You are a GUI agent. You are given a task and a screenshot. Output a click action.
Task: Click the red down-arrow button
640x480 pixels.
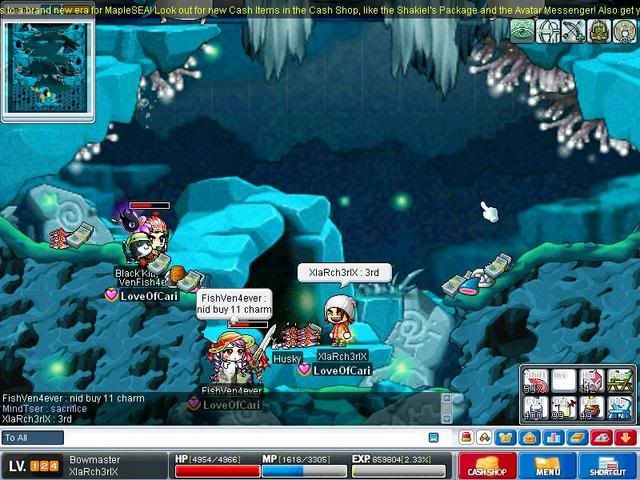pos(626,437)
